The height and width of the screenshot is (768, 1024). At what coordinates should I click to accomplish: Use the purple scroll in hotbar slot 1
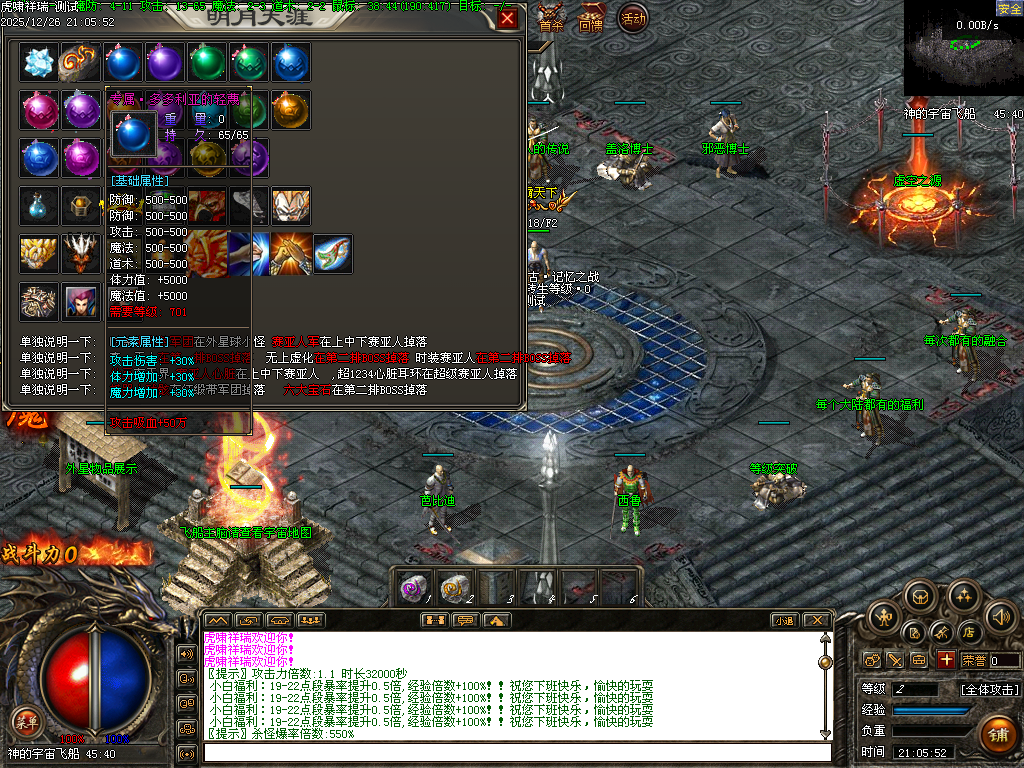[413, 589]
